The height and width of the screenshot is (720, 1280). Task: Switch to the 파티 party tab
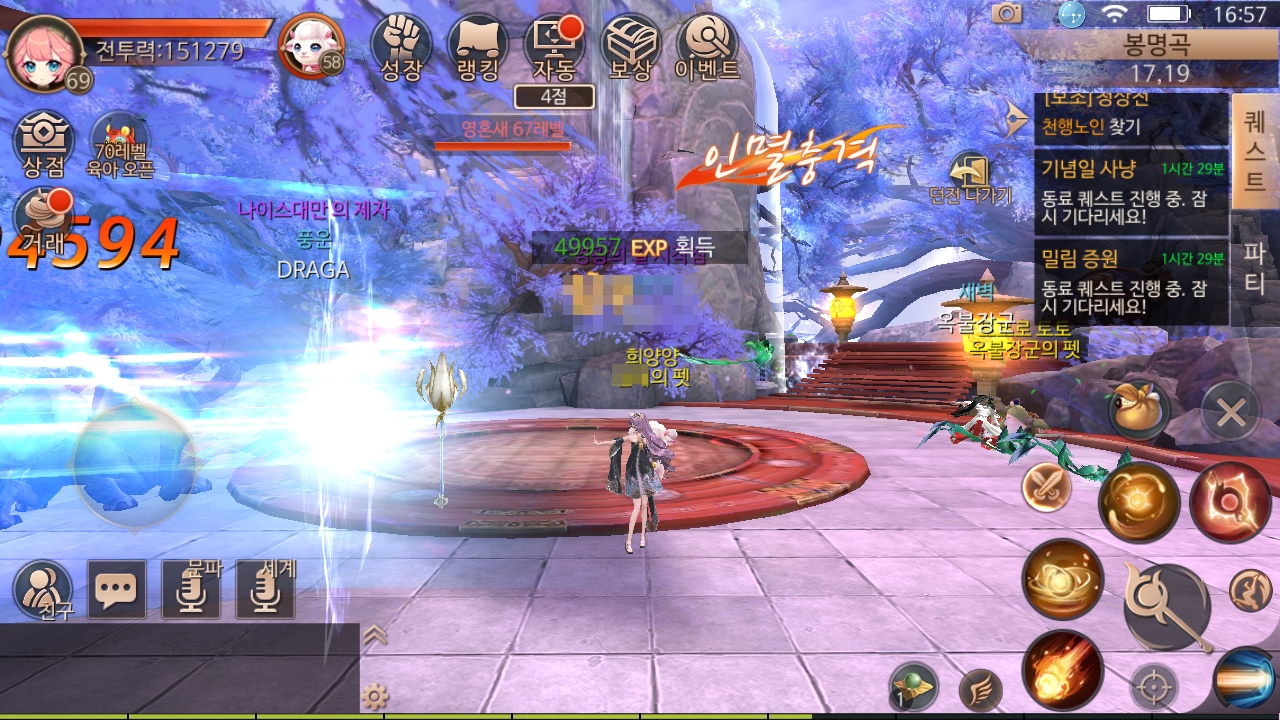coord(1254,268)
